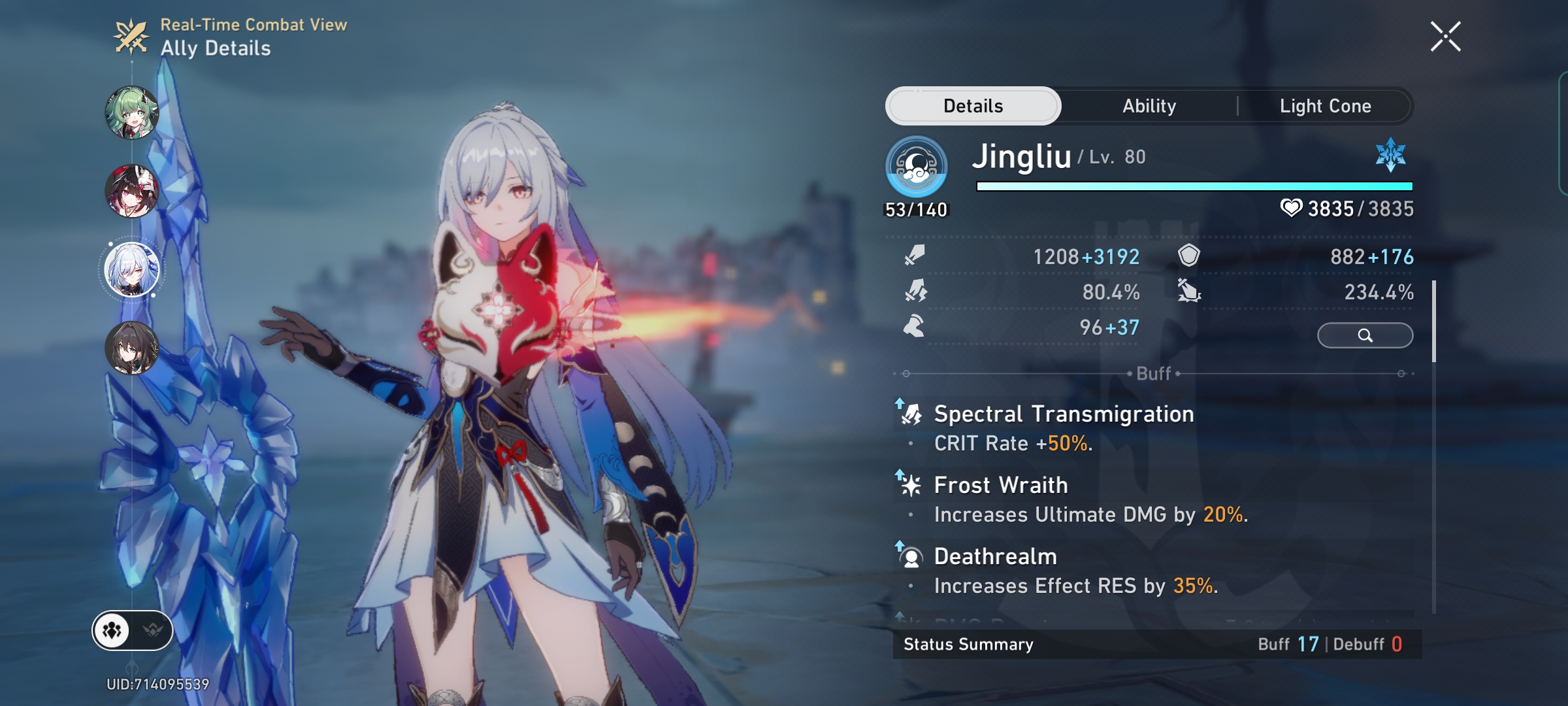1568x706 pixels.
Task: Toggle the ally/enemy team view switch
Action: click(133, 630)
